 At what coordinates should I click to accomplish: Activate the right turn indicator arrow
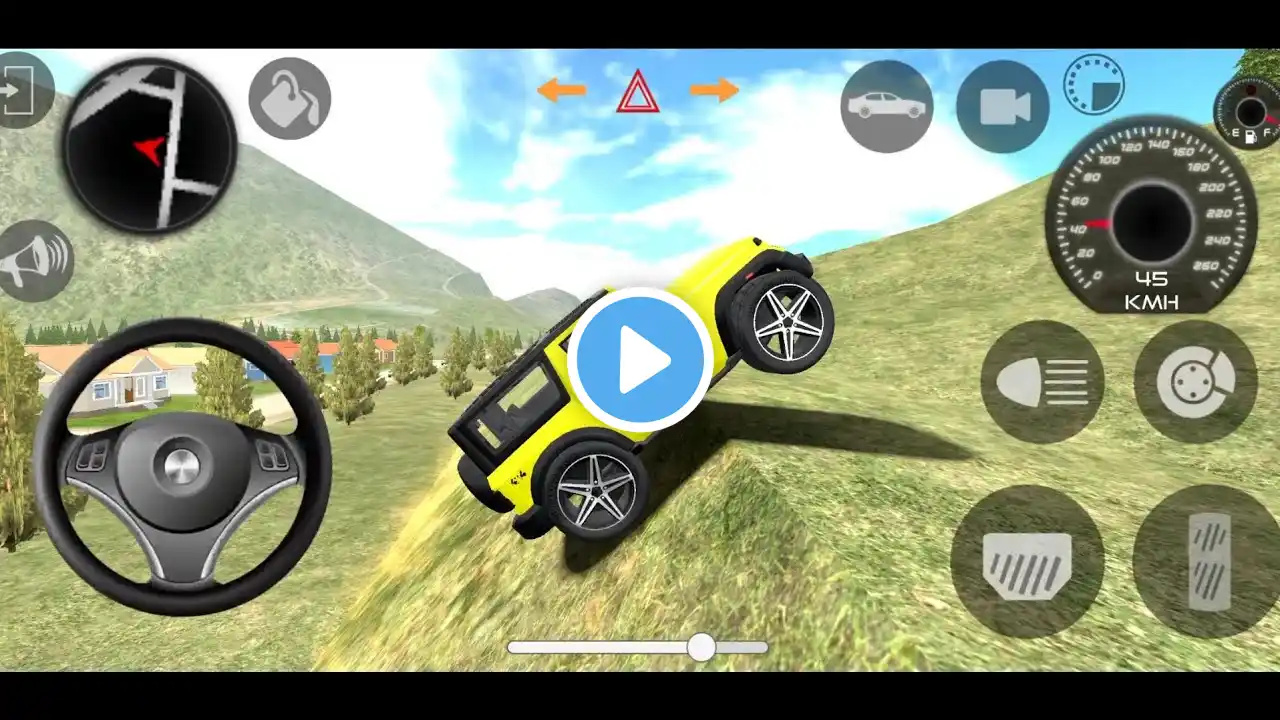pos(714,91)
